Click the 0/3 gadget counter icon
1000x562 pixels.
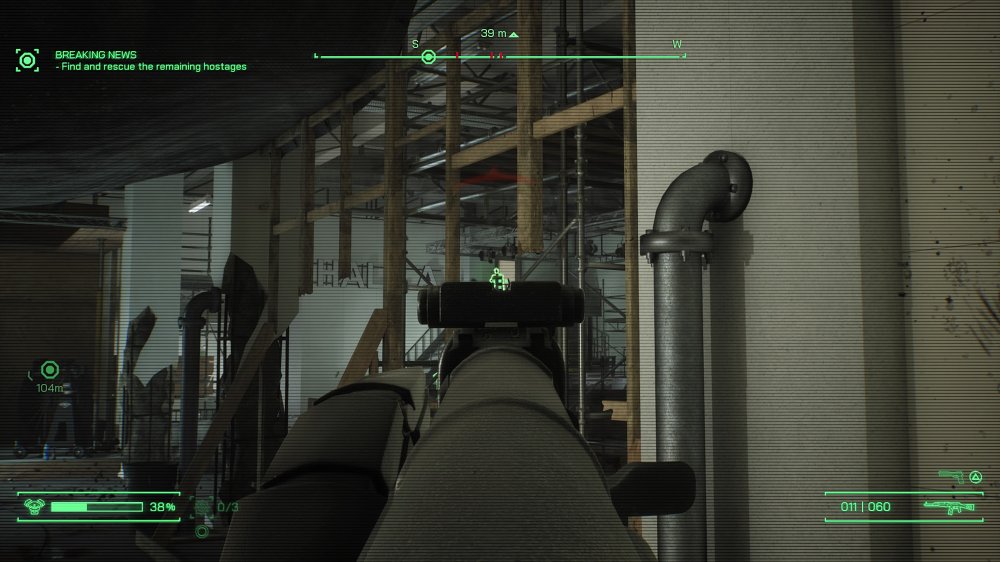204,507
